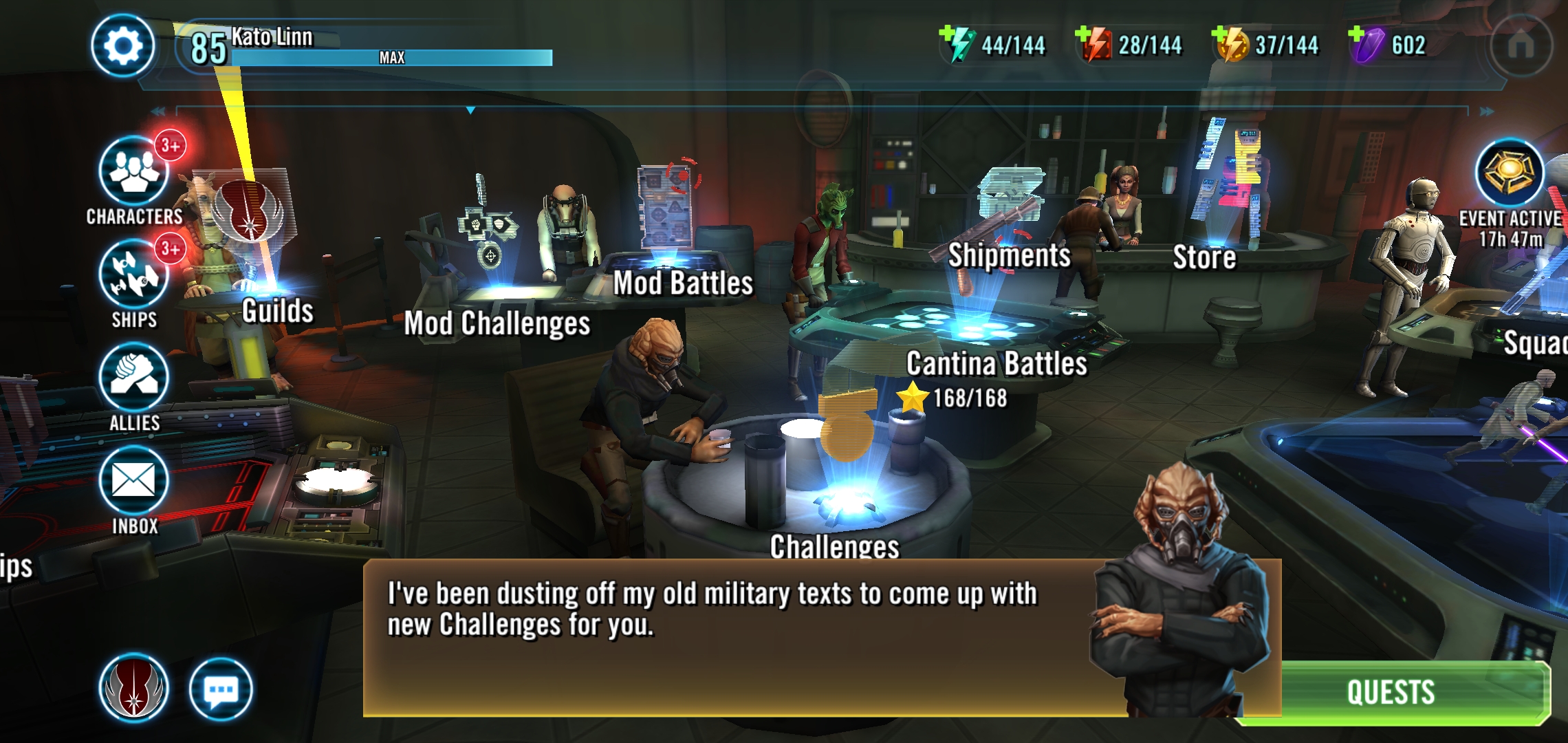Open the Allies list
This screenshot has height=743, width=1568.
point(134,377)
